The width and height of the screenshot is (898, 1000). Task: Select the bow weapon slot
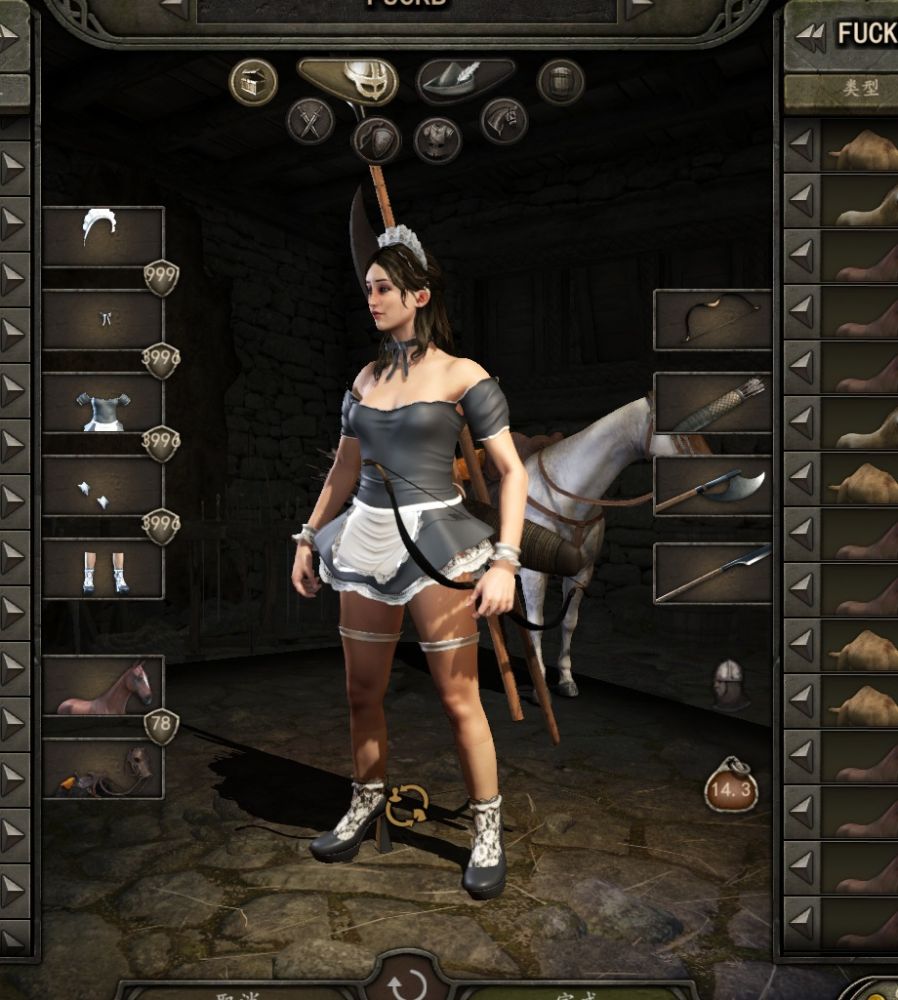(712, 320)
